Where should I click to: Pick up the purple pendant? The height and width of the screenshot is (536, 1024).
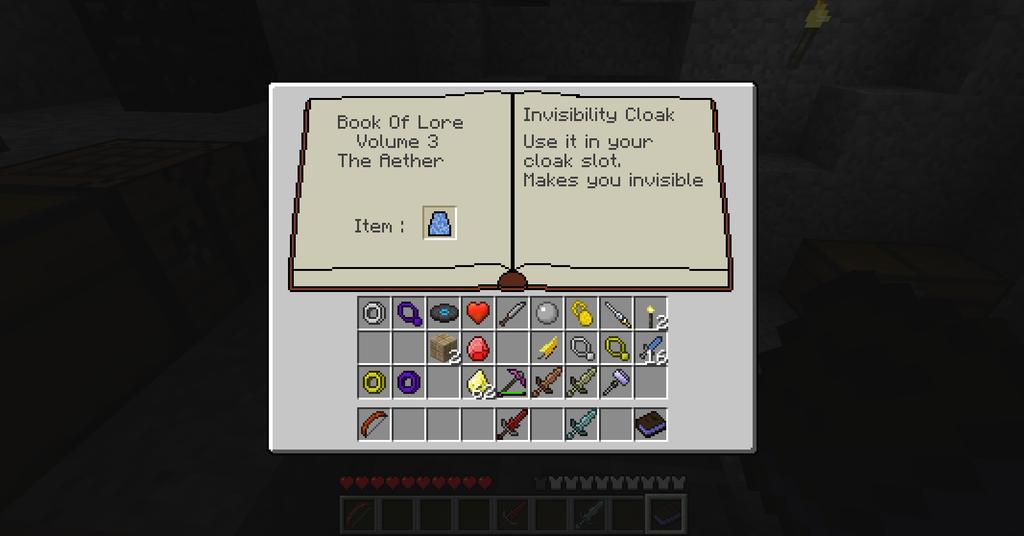click(x=408, y=313)
